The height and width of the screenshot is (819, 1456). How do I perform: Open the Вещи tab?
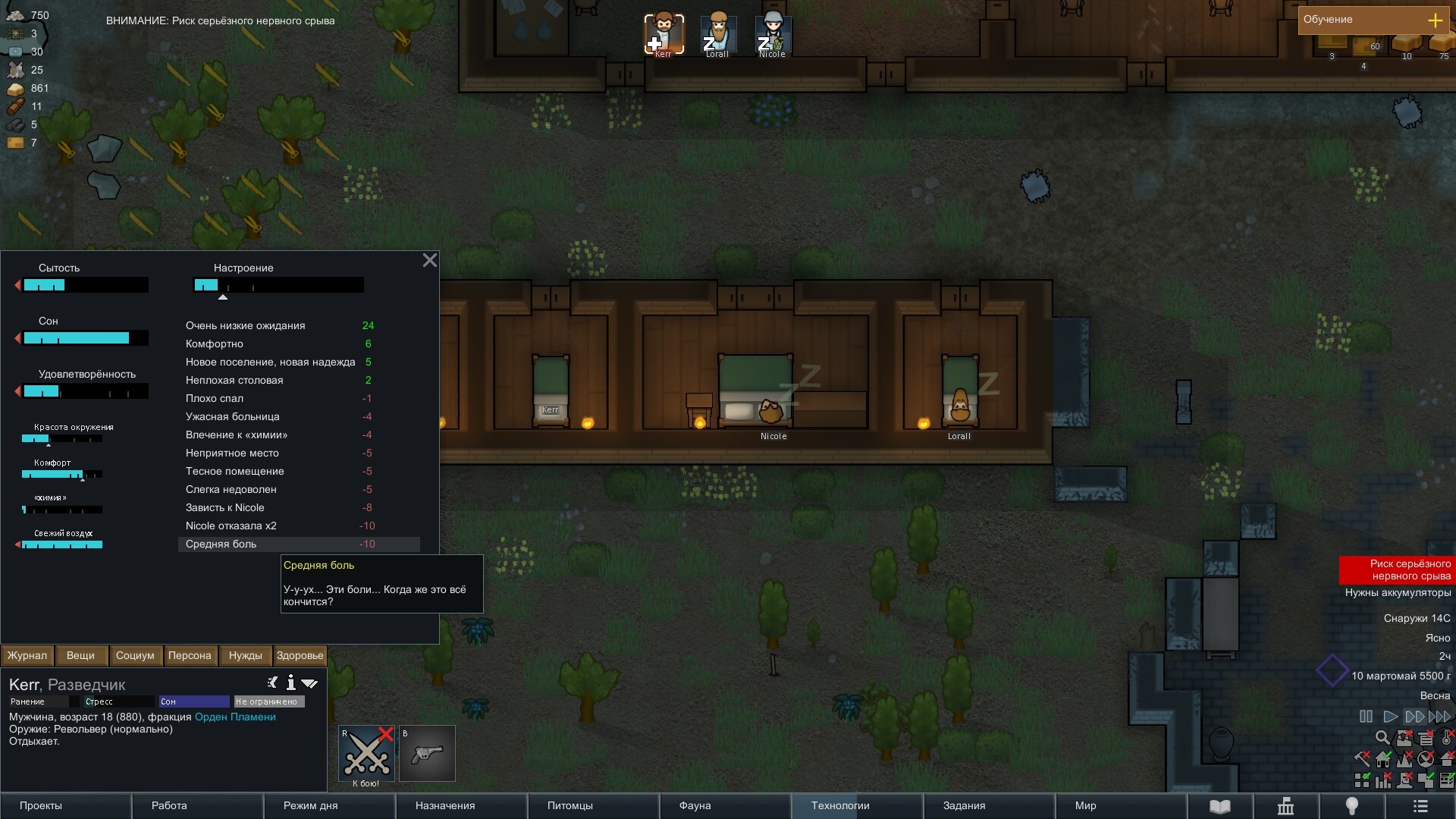pyautogui.click(x=80, y=656)
